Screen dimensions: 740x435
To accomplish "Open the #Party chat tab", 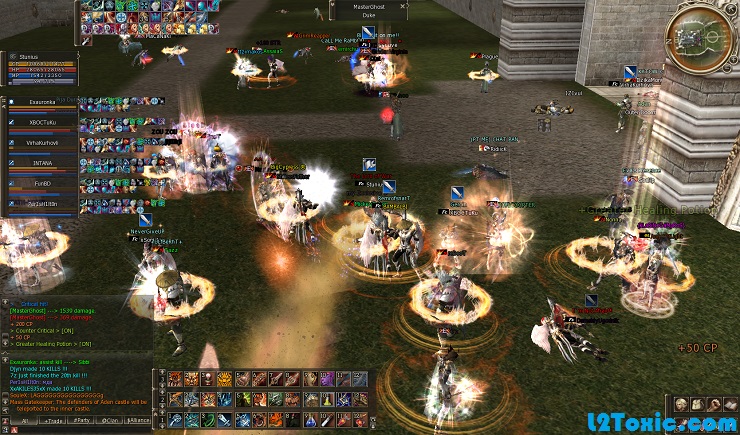I will [x=79, y=422].
